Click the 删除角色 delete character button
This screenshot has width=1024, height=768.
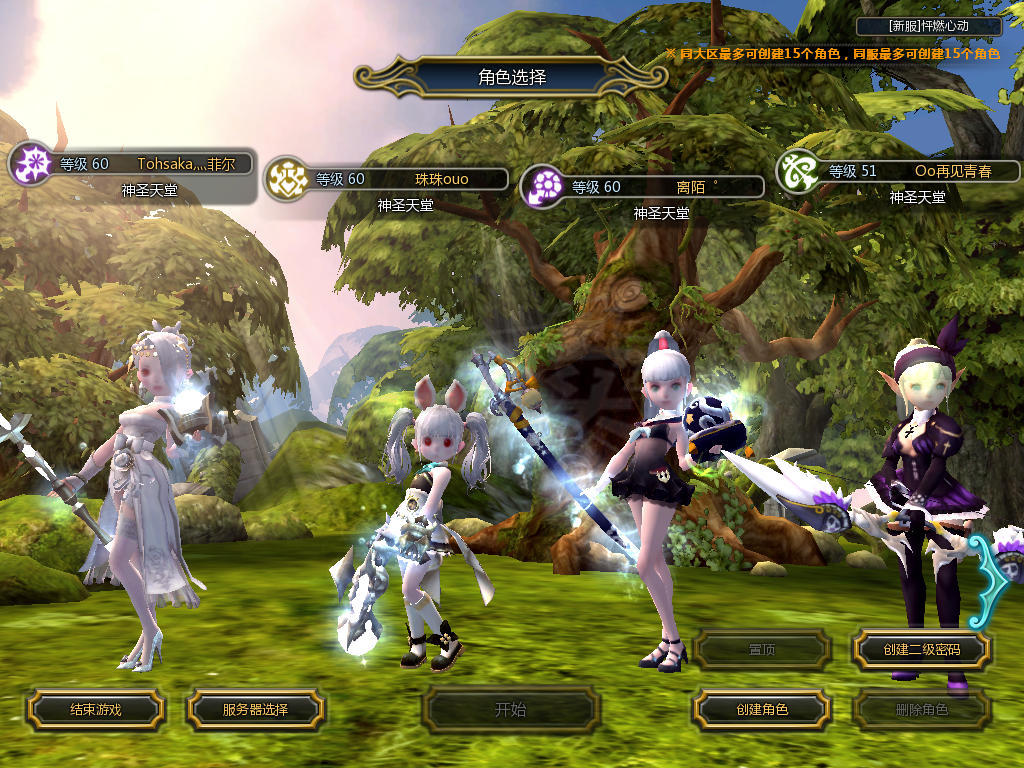[921, 710]
